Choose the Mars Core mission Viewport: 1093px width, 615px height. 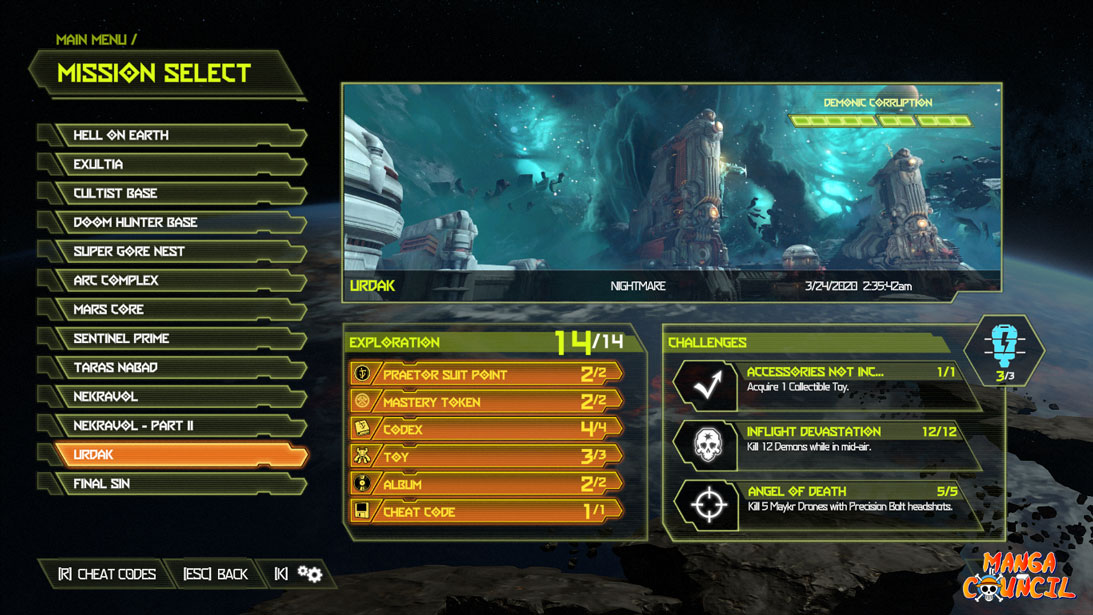click(170, 309)
